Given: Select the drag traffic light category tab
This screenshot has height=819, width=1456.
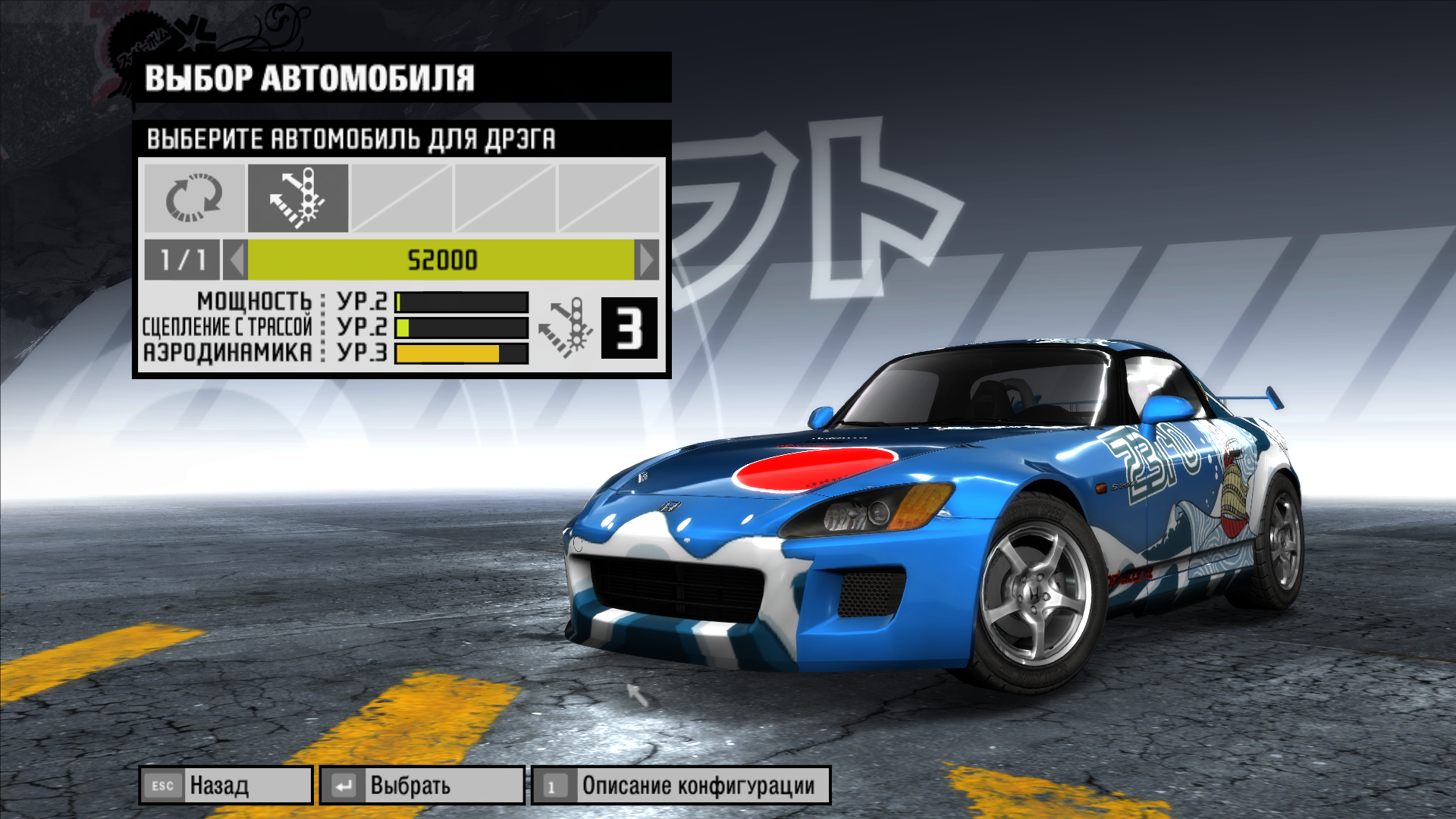Looking at the screenshot, I should click(x=297, y=198).
